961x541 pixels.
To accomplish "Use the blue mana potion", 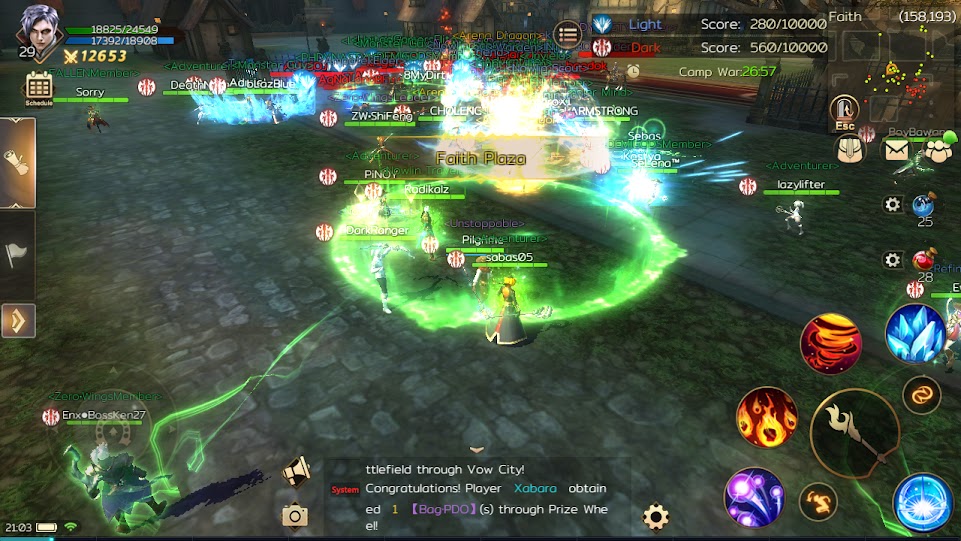I will tap(924, 206).
